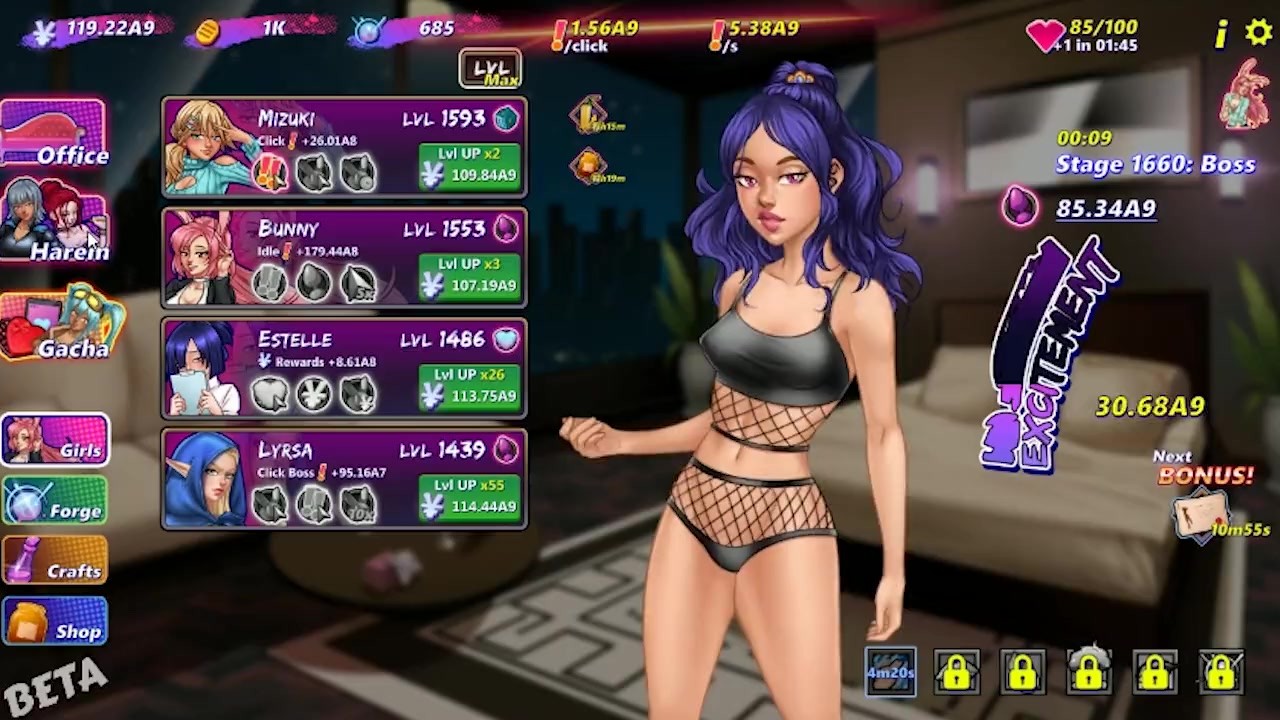The image size is (1280, 720).
Task: Level up Lyrsa with Lvl UP x55
Action: tap(470, 497)
